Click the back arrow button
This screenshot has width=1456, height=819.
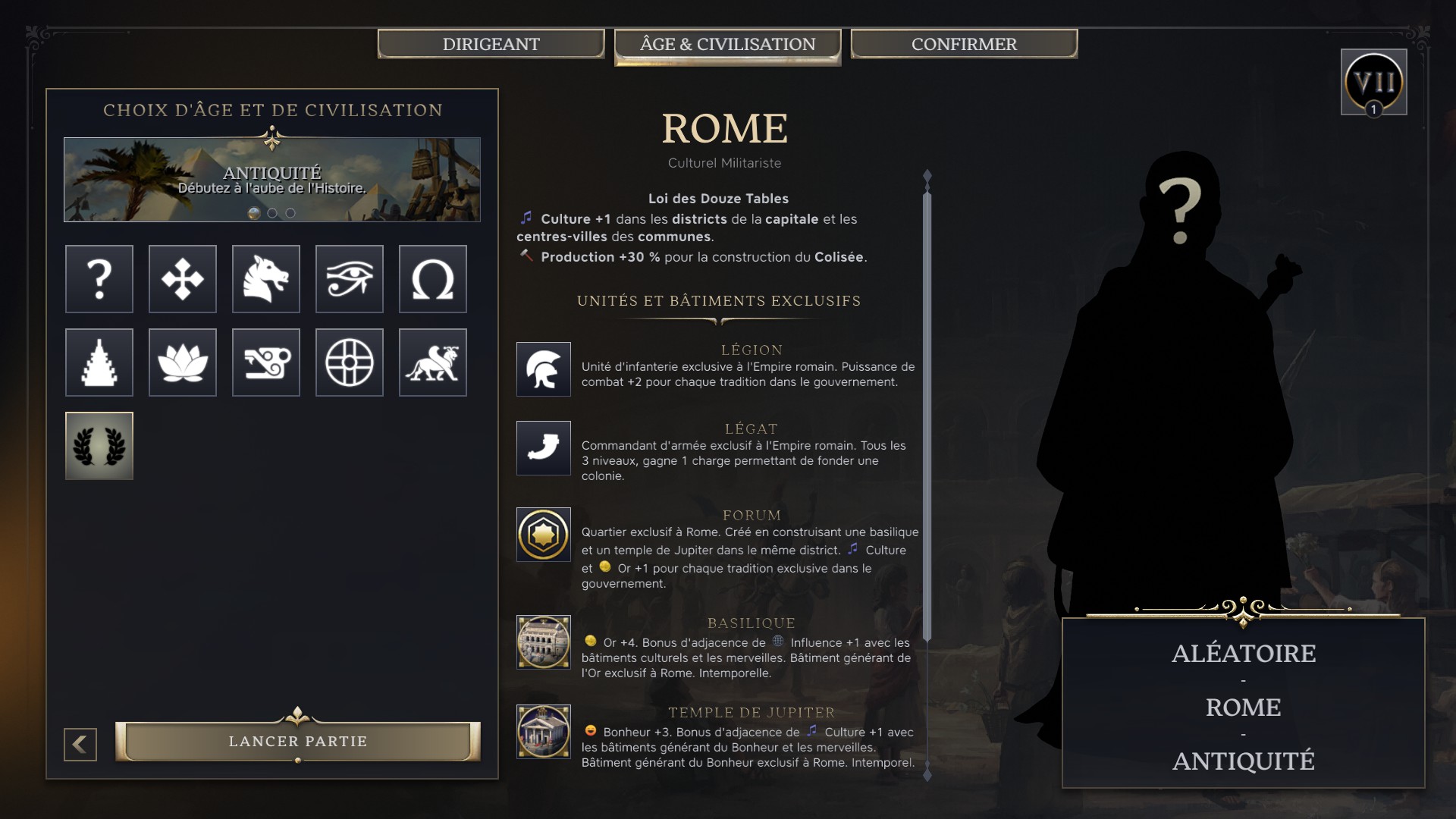78,744
